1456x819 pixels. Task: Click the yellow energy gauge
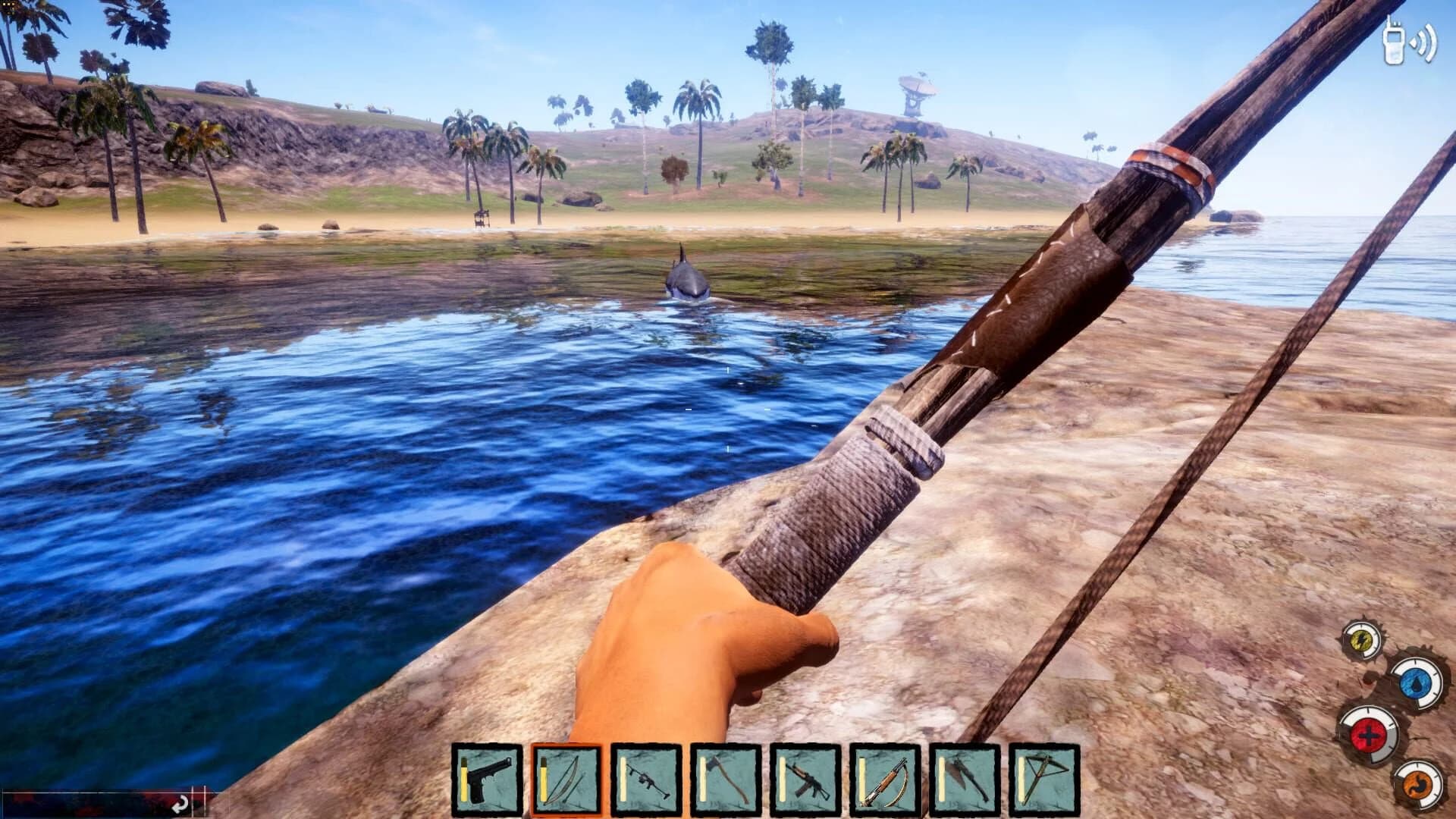[x=1360, y=639]
